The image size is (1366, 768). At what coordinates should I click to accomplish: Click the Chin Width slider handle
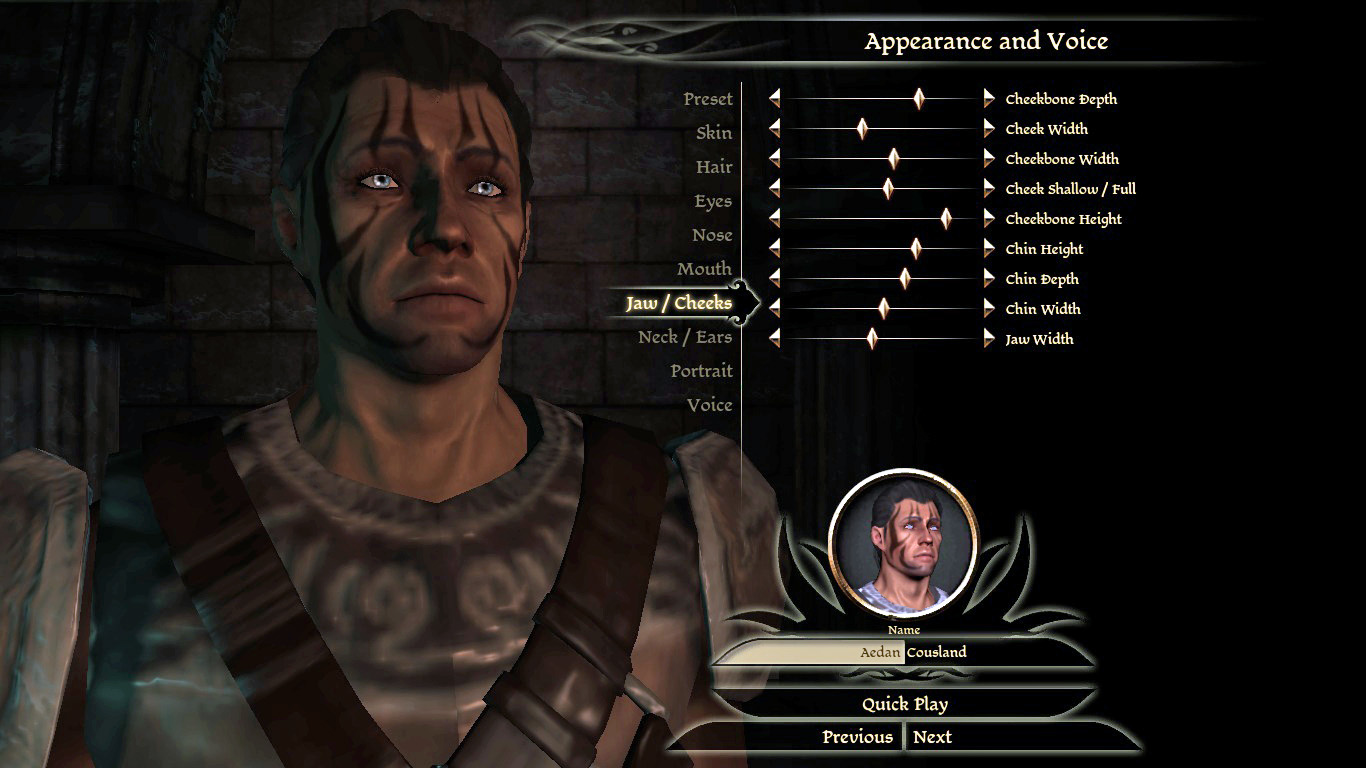pos(884,308)
